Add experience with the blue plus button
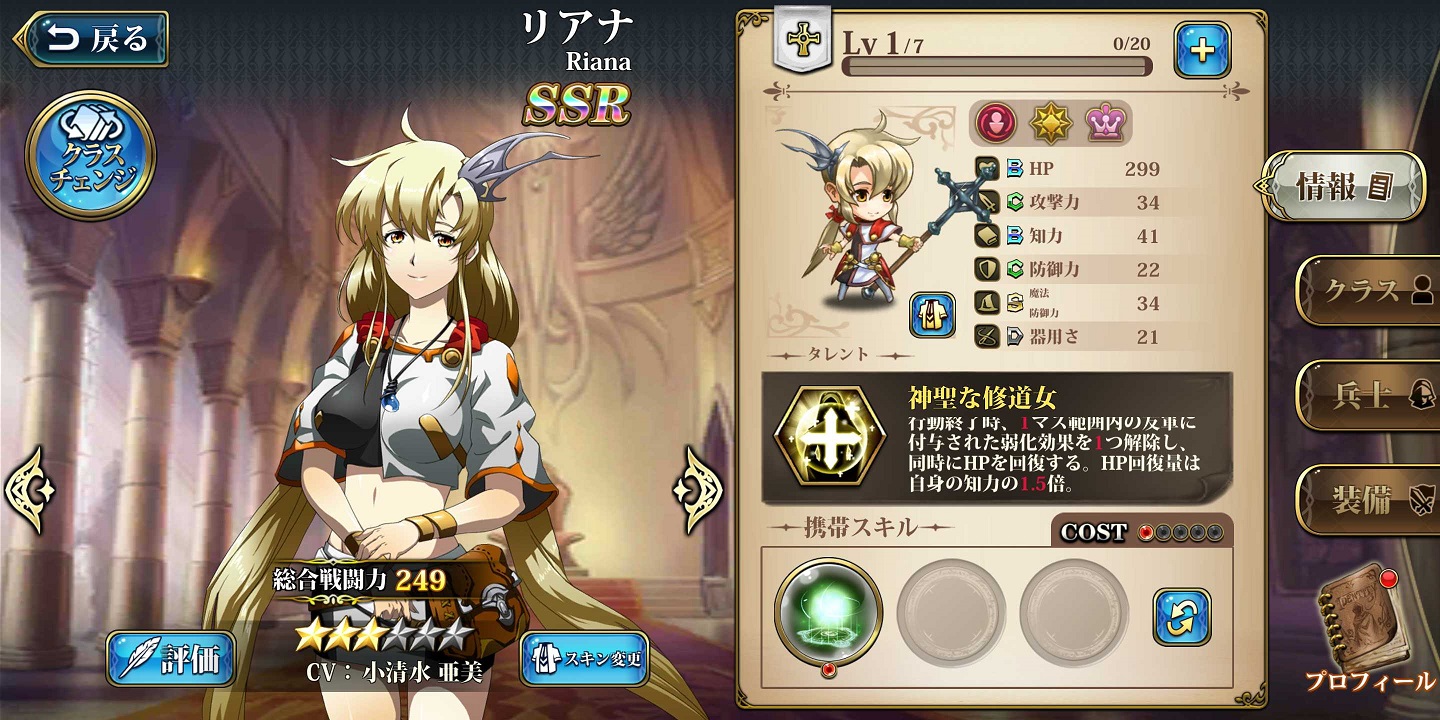This screenshot has width=1440, height=720. click(1202, 50)
